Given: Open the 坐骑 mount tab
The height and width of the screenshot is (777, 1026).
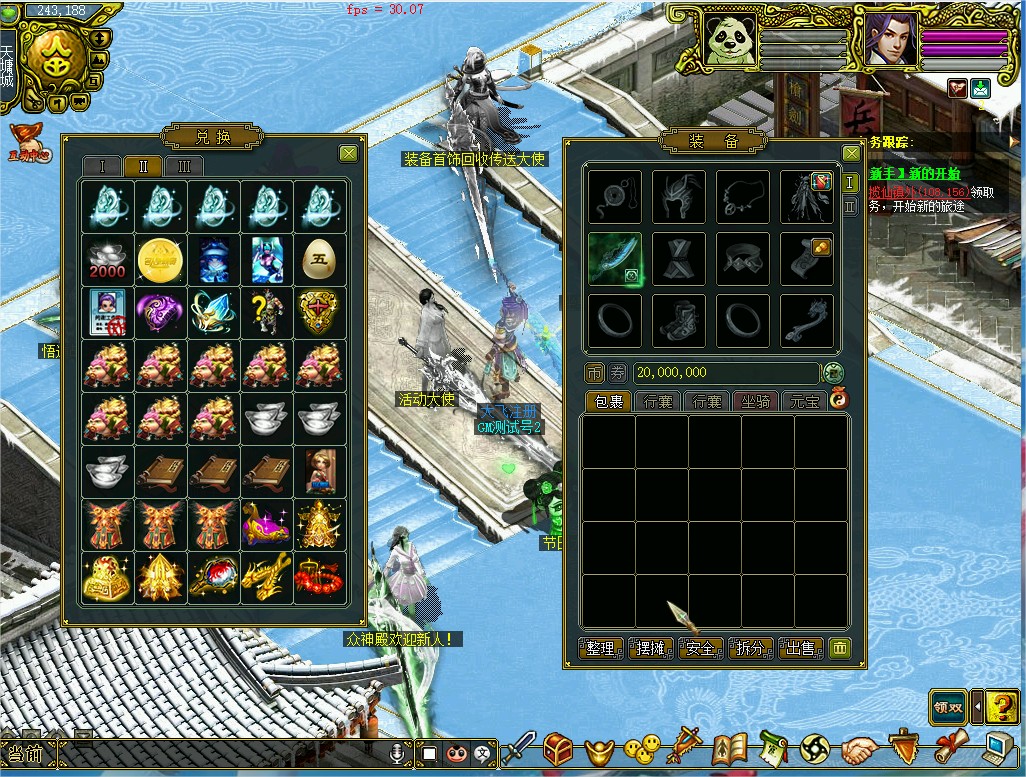Looking at the screenshot, I should point(757,401).
